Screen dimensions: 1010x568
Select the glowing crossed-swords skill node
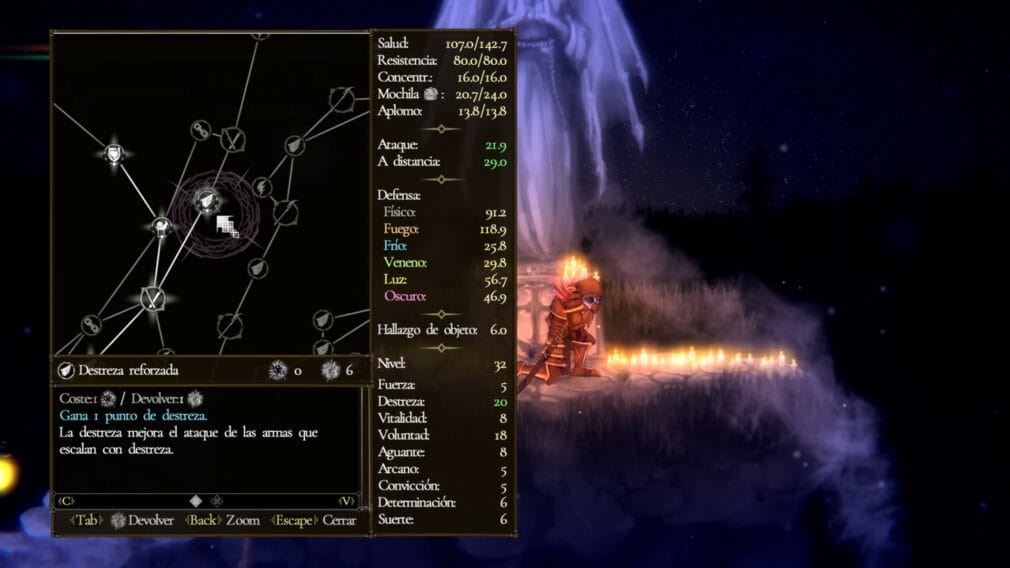153,297
